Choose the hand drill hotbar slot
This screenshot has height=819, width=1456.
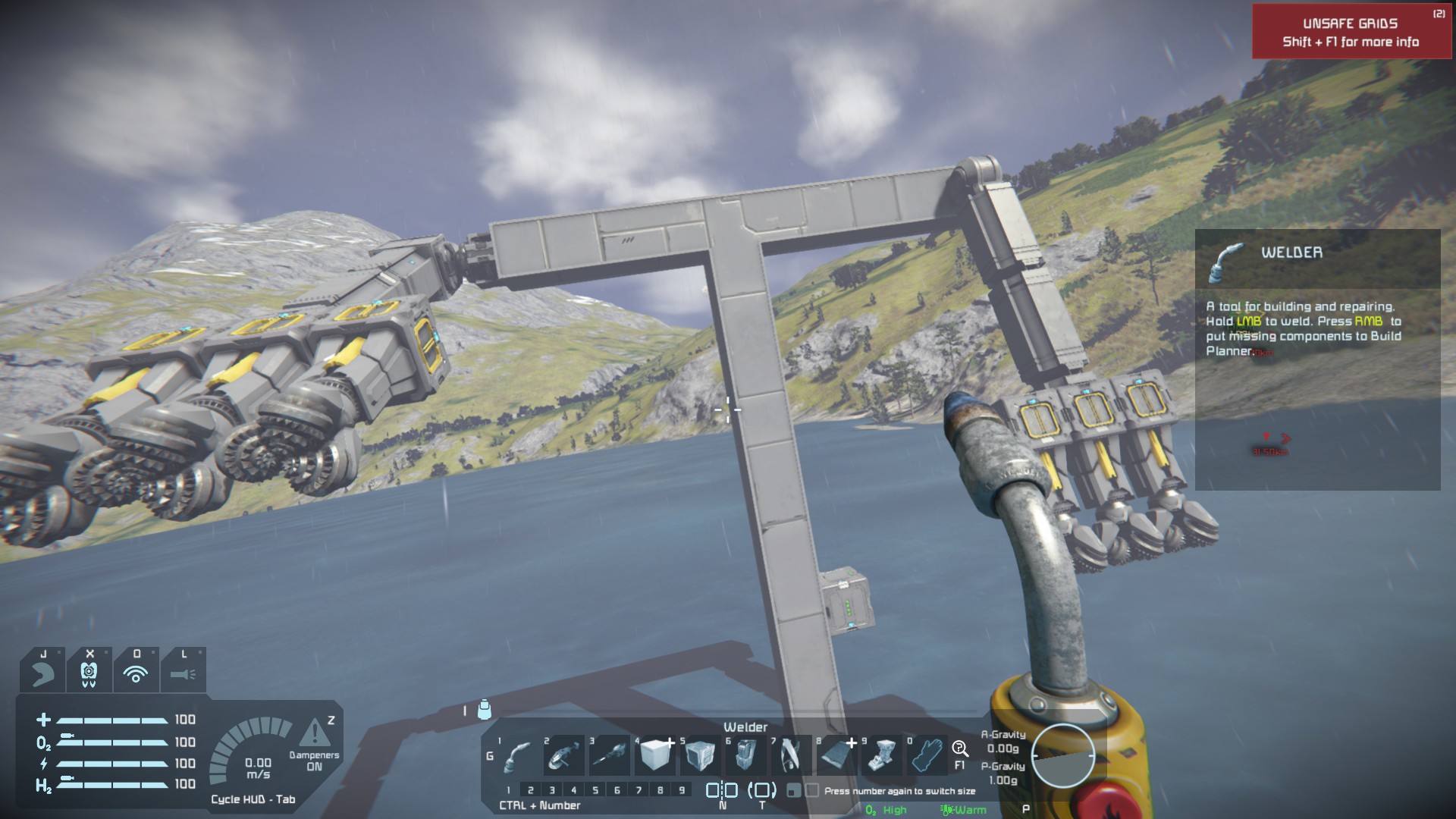[x=609, y=755]
